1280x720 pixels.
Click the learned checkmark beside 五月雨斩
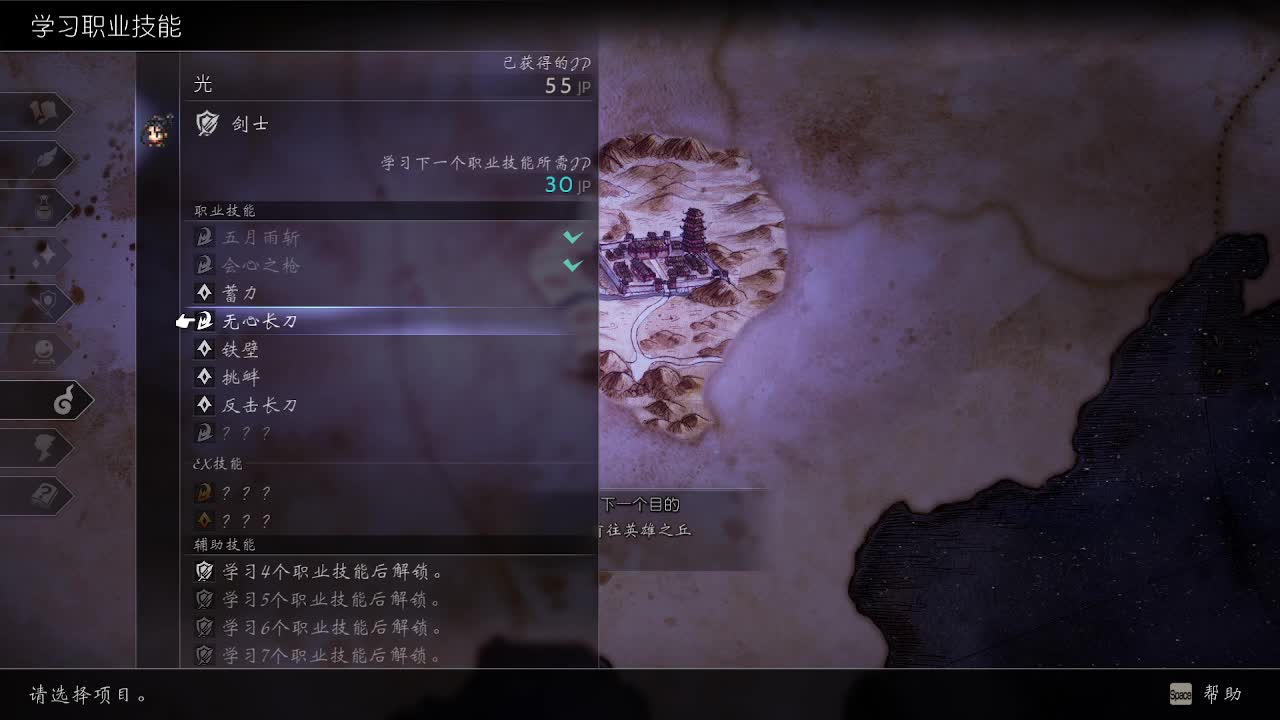coord(572,238)
